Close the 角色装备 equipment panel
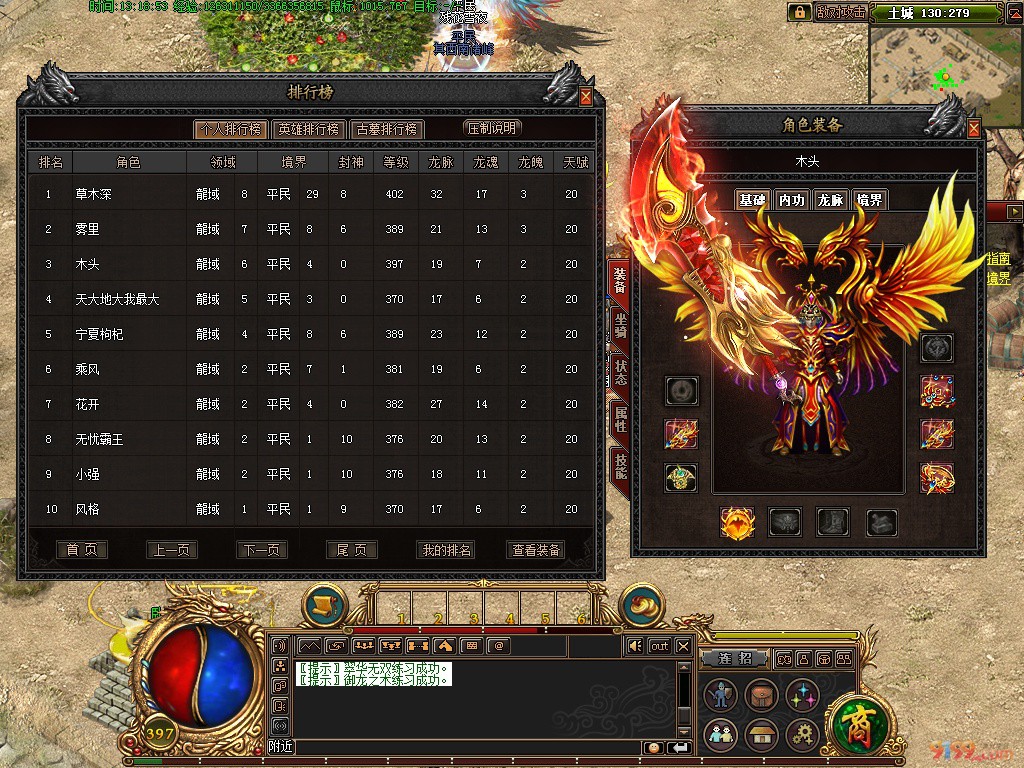 (974, 128)
